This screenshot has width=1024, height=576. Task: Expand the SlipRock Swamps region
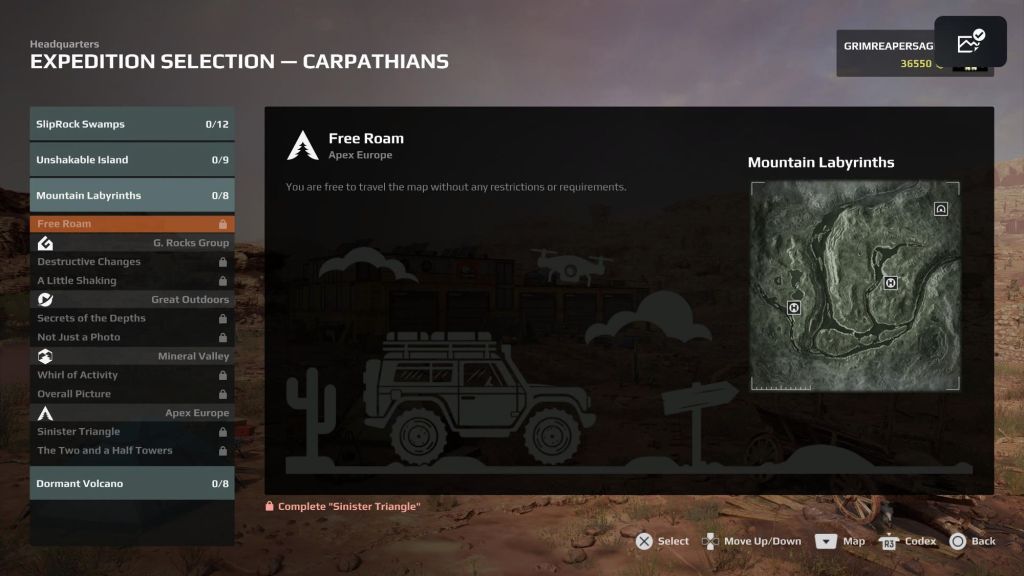[132, 125]
